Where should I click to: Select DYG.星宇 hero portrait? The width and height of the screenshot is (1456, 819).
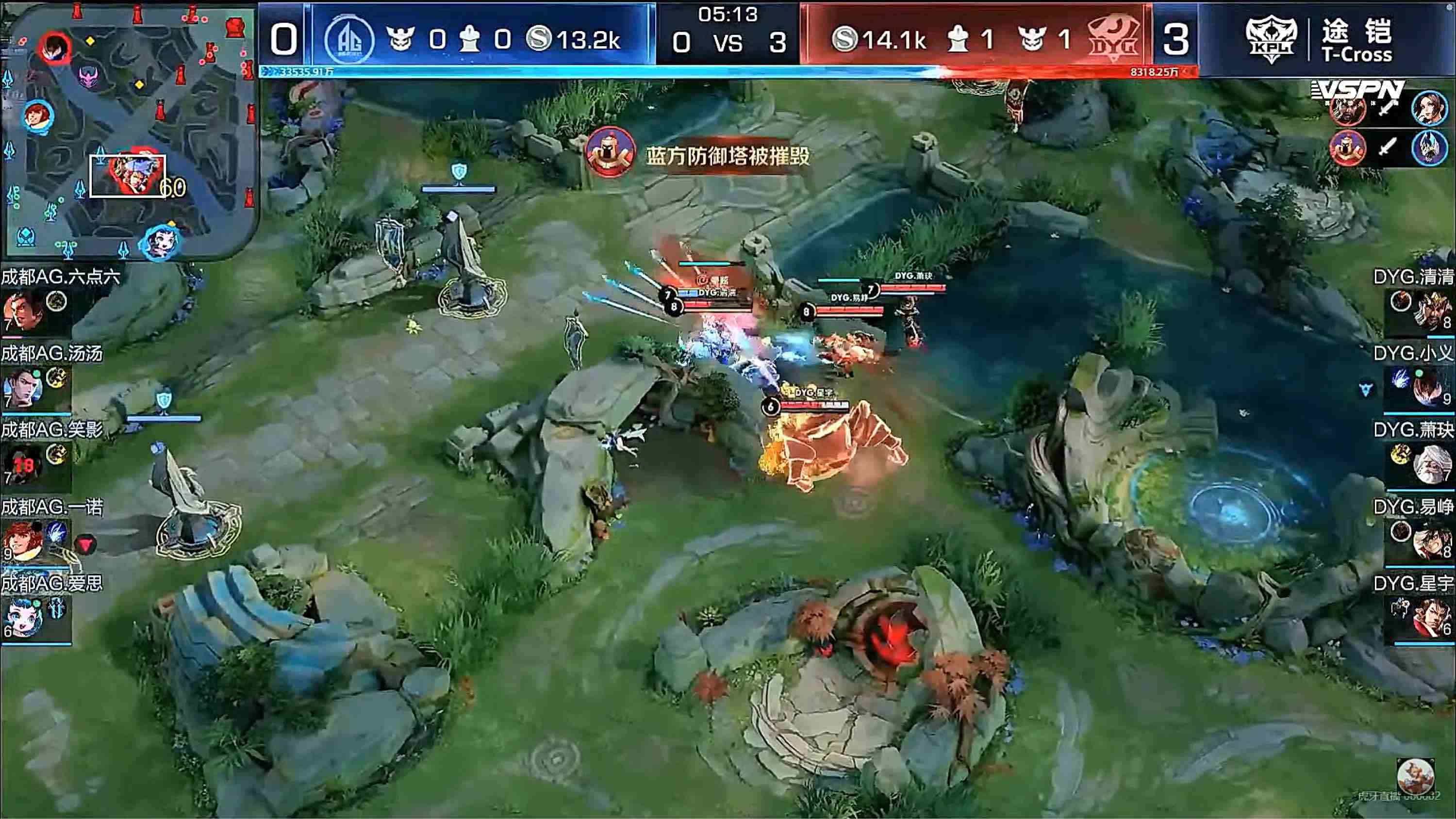click(1432, 618)
